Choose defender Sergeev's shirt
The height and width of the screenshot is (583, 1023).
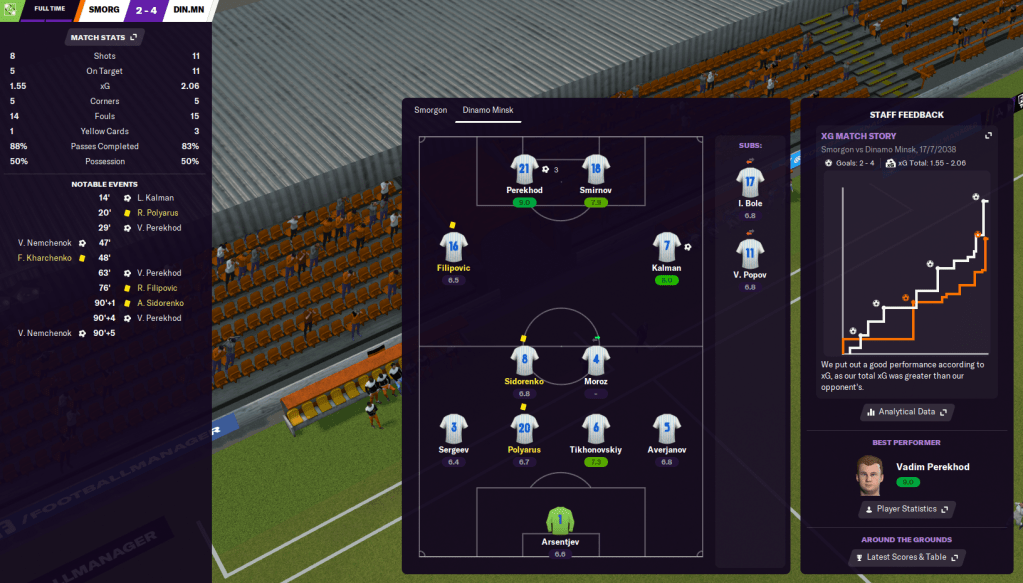[453, 429]
